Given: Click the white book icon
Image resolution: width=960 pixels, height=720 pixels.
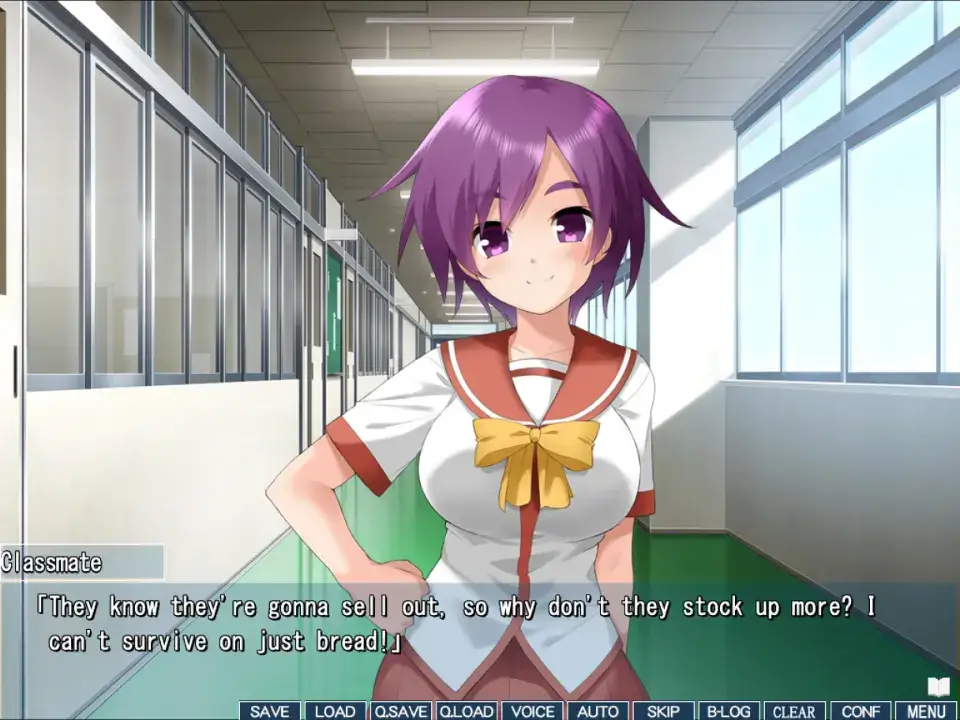Looking at the screenshot, I should pyautogui.click(x=938, y=686).
